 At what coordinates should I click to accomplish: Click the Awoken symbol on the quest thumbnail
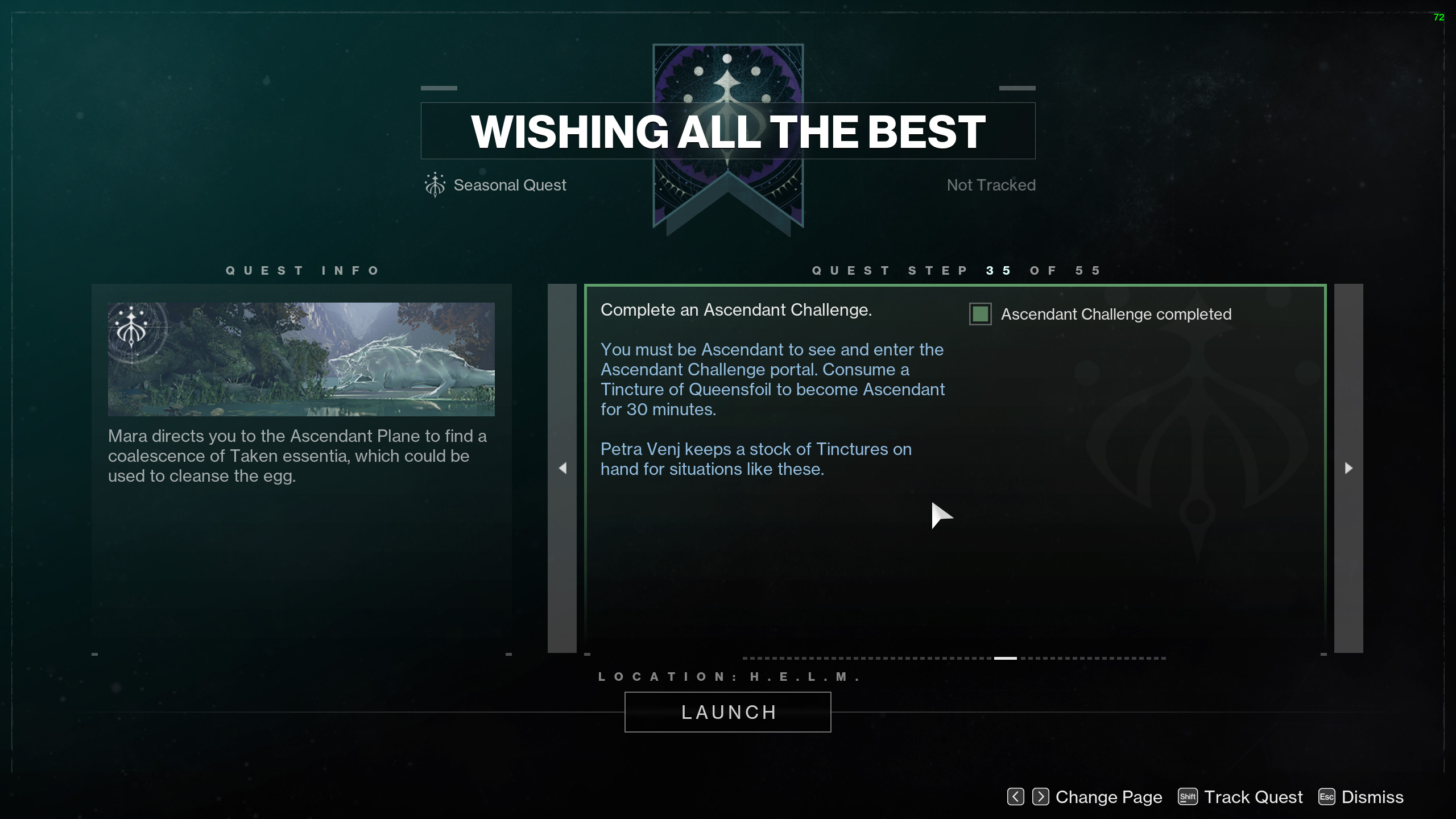coord(133,330)
